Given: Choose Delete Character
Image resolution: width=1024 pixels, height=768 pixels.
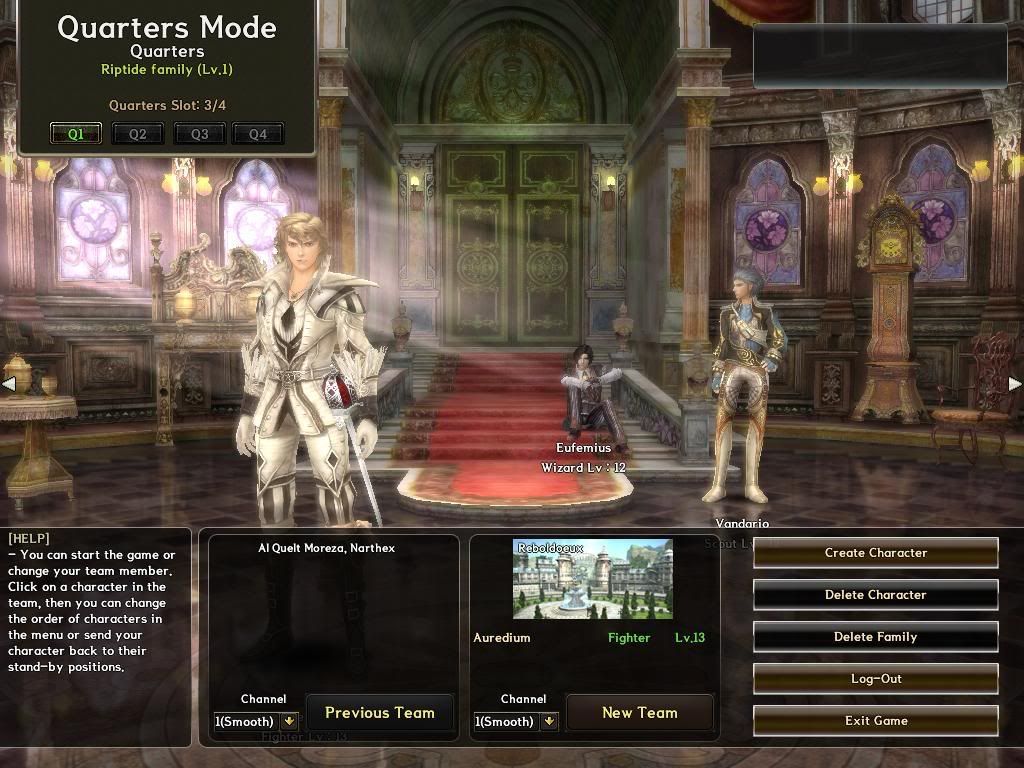Looking at the screenshot, I should 875,595.
